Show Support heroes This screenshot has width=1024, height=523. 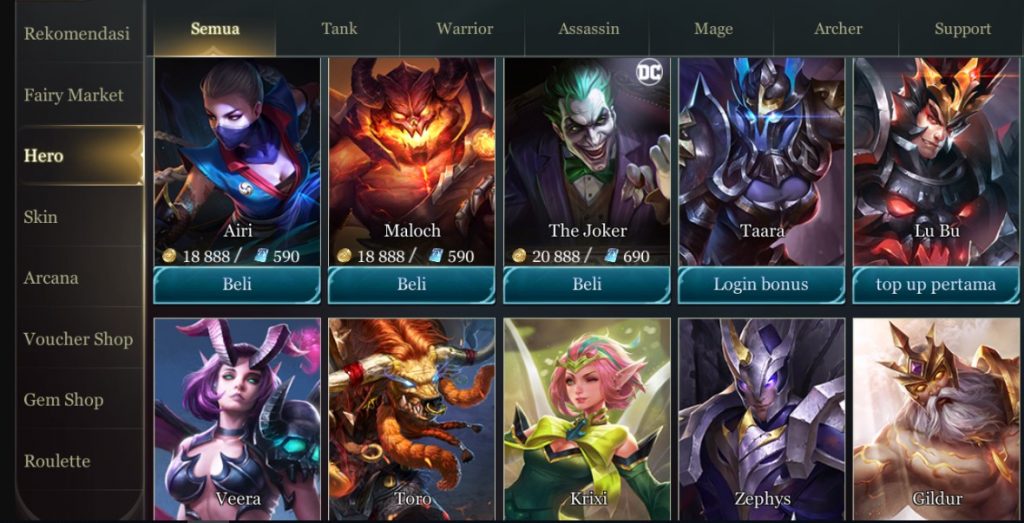point(962,29)
